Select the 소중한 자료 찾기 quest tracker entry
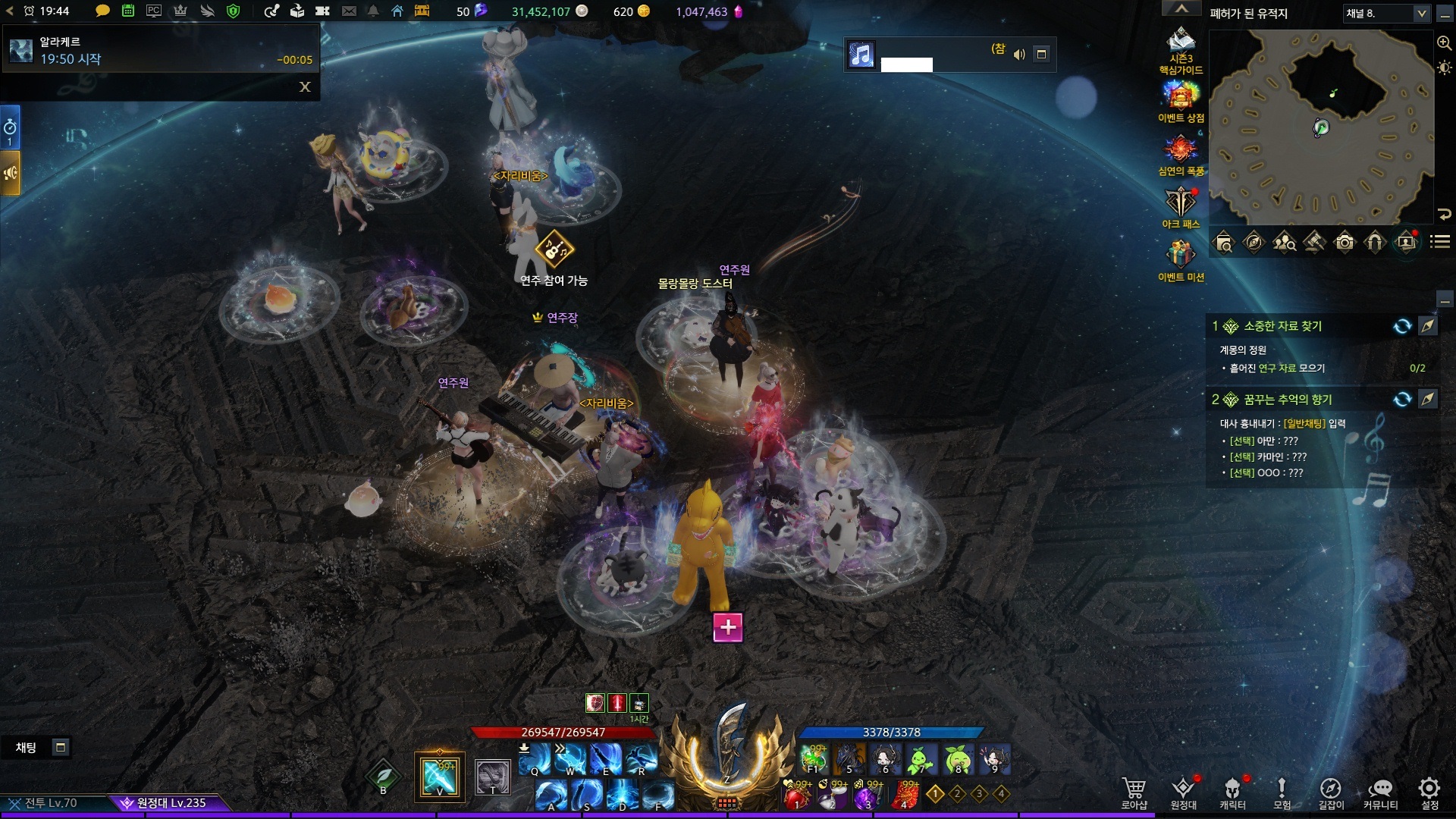 [x=1282, y=326]
